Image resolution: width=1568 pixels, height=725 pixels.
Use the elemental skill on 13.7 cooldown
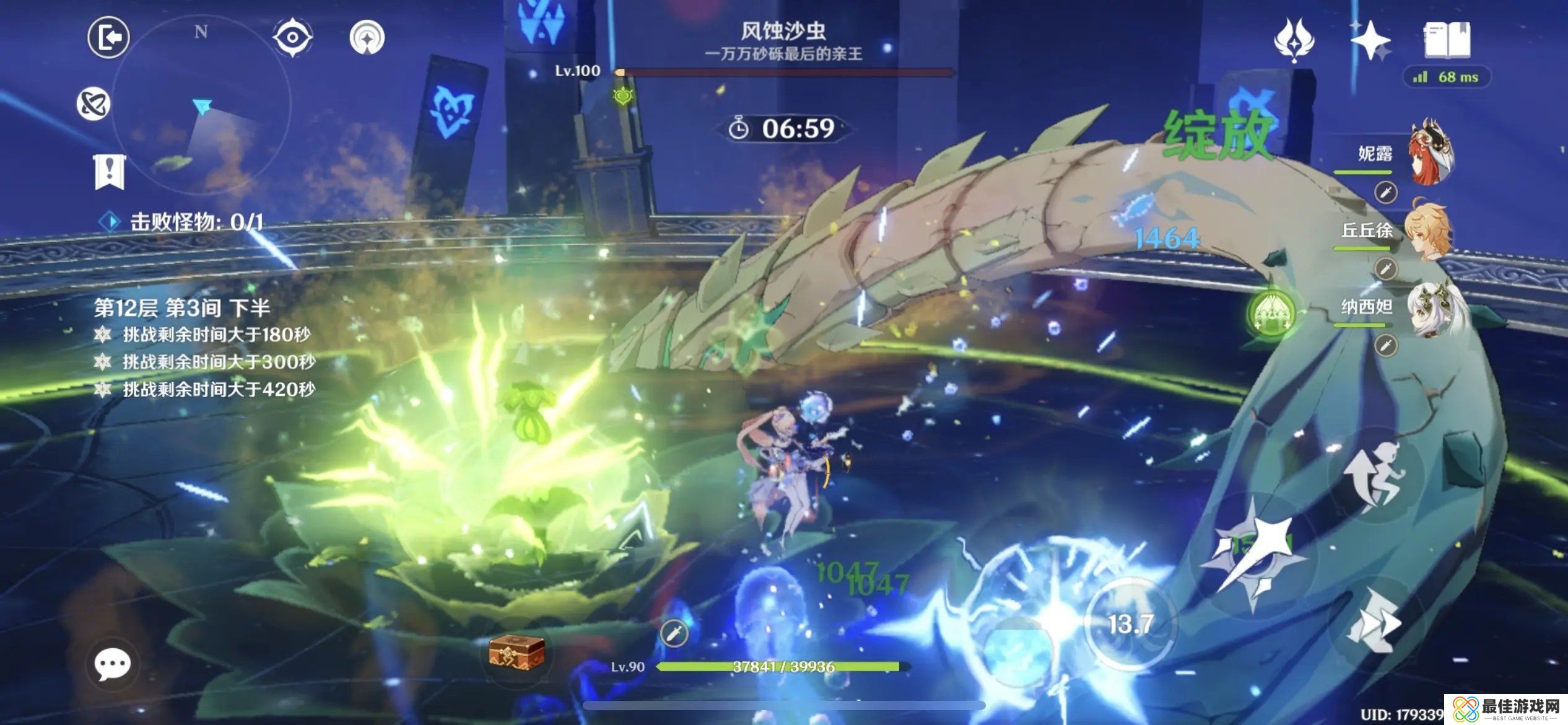click(x=1130, y=623)
